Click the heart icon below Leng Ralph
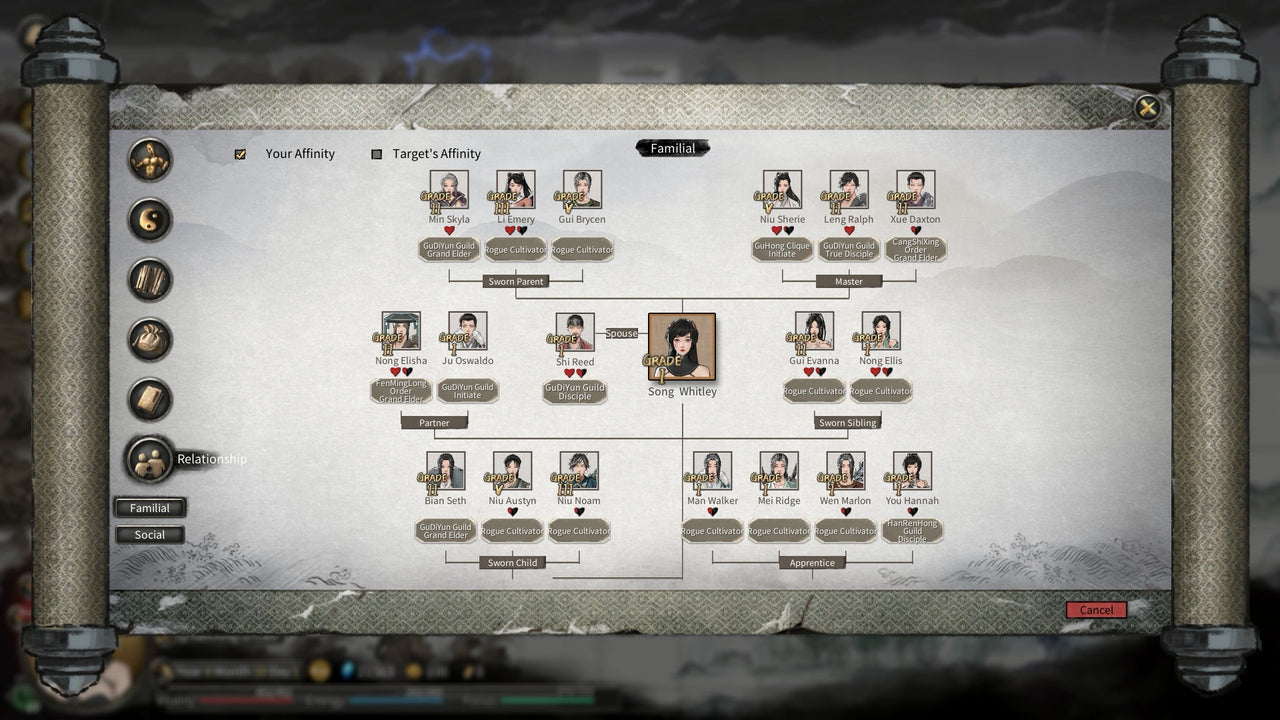 click(x=848, y=229)
